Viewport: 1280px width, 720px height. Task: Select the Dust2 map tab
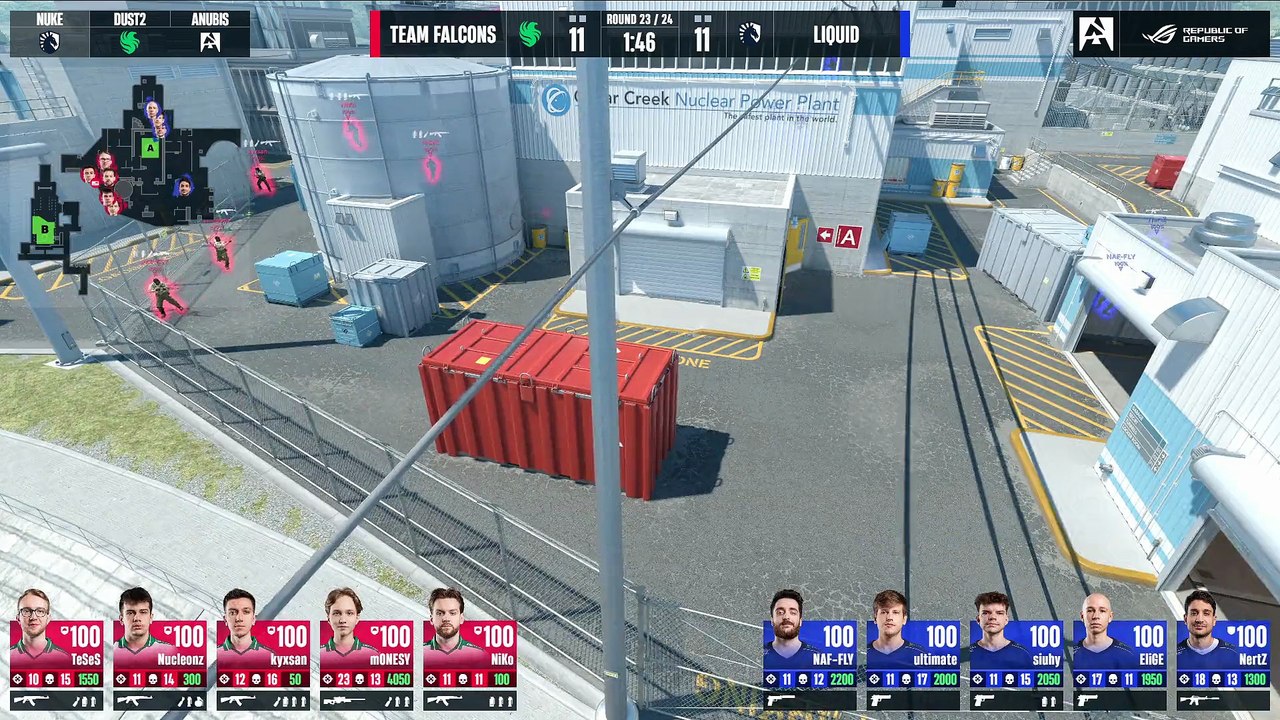[130, 34]
